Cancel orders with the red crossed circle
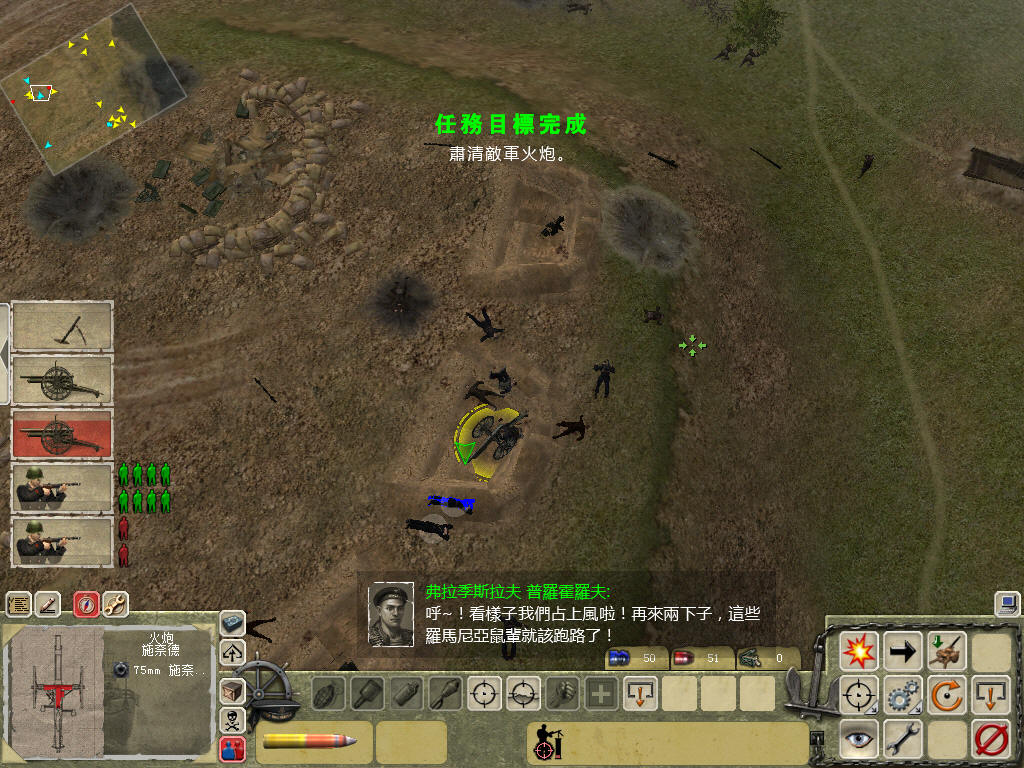Screen dimensions: 1024x768 [989, 738]
